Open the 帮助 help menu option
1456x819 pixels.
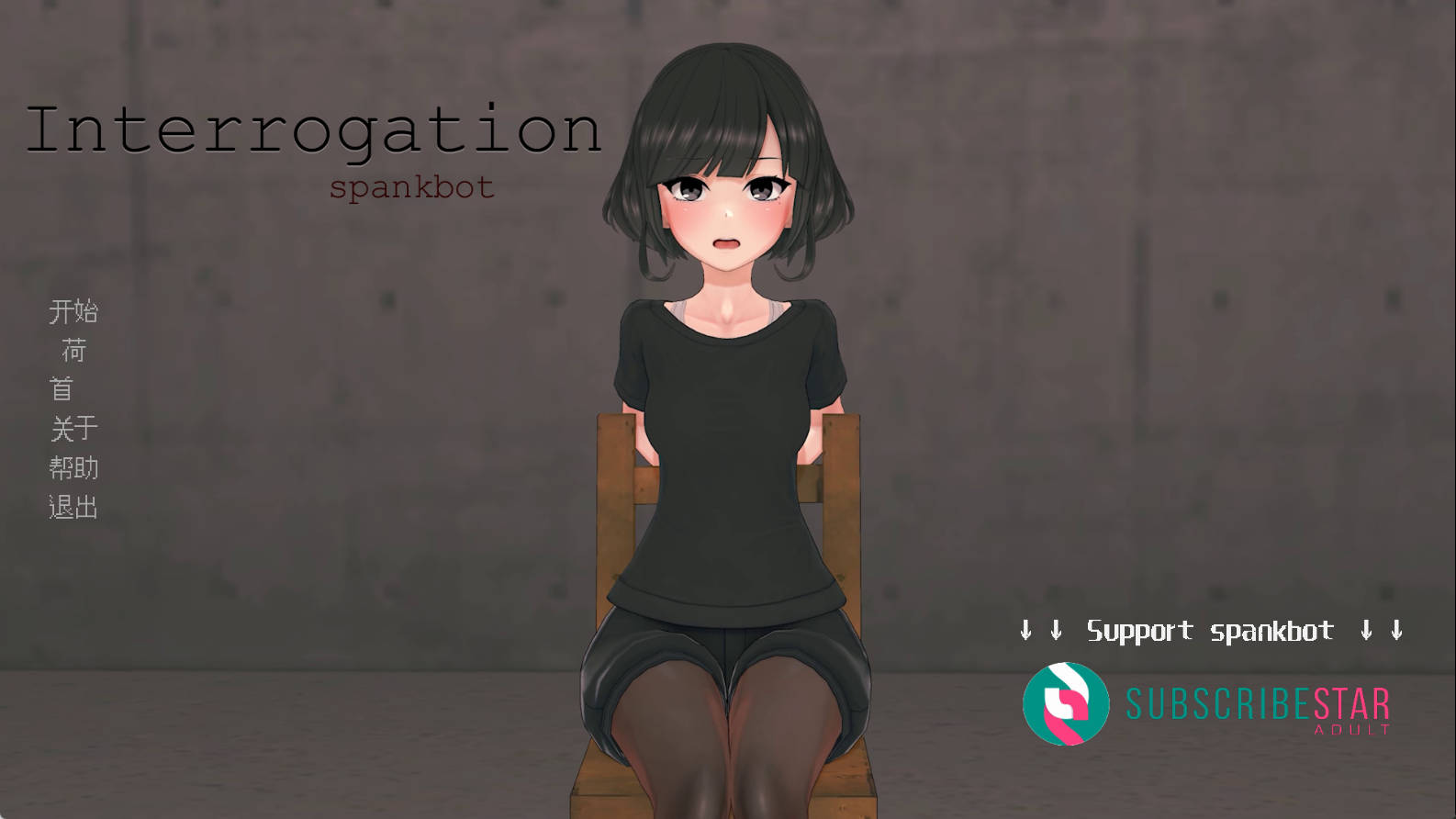coord(74,468)
